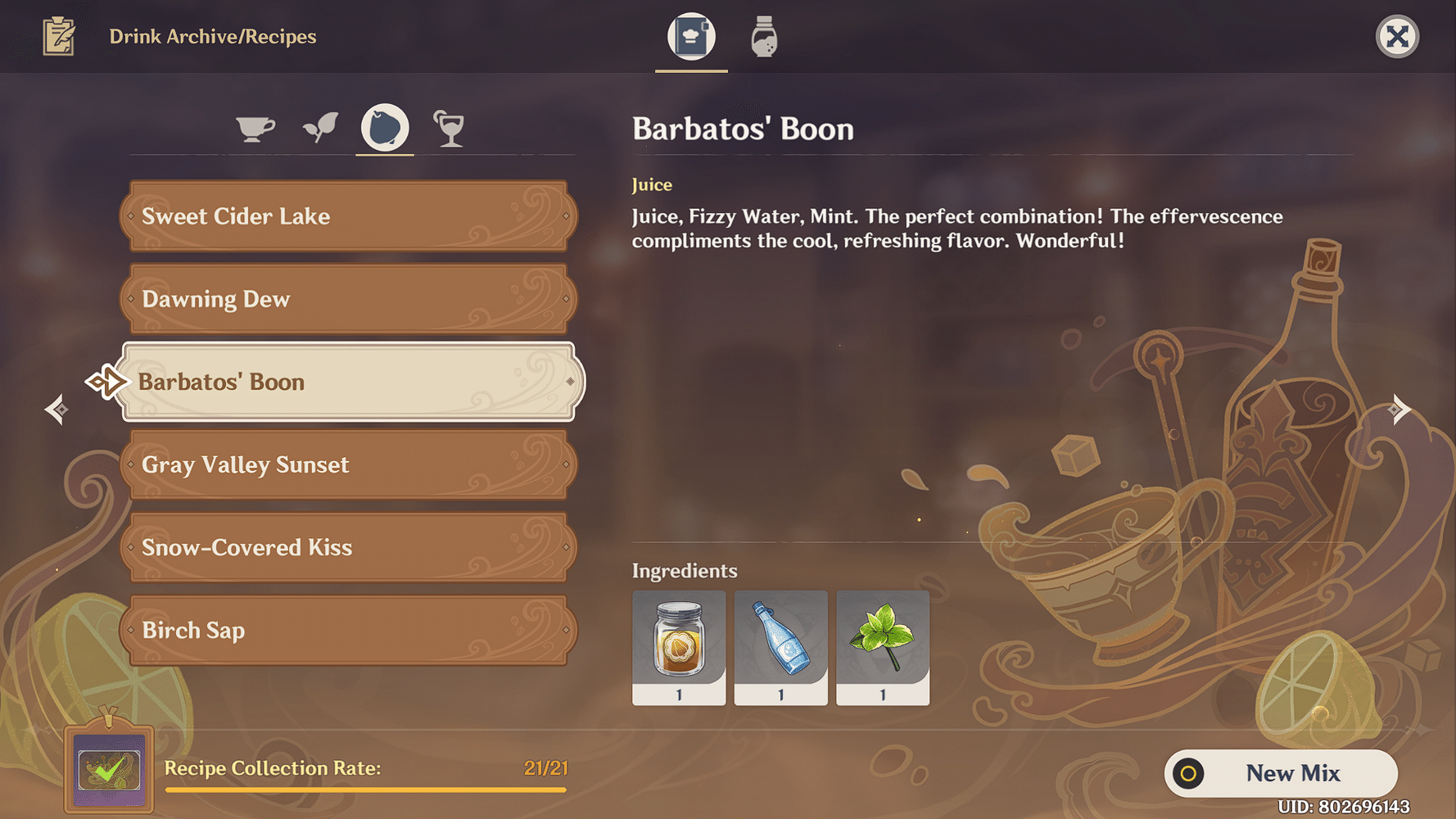The image size is (1456, 819).
Task: Select the juice category tab
Action: click(385, 129)
